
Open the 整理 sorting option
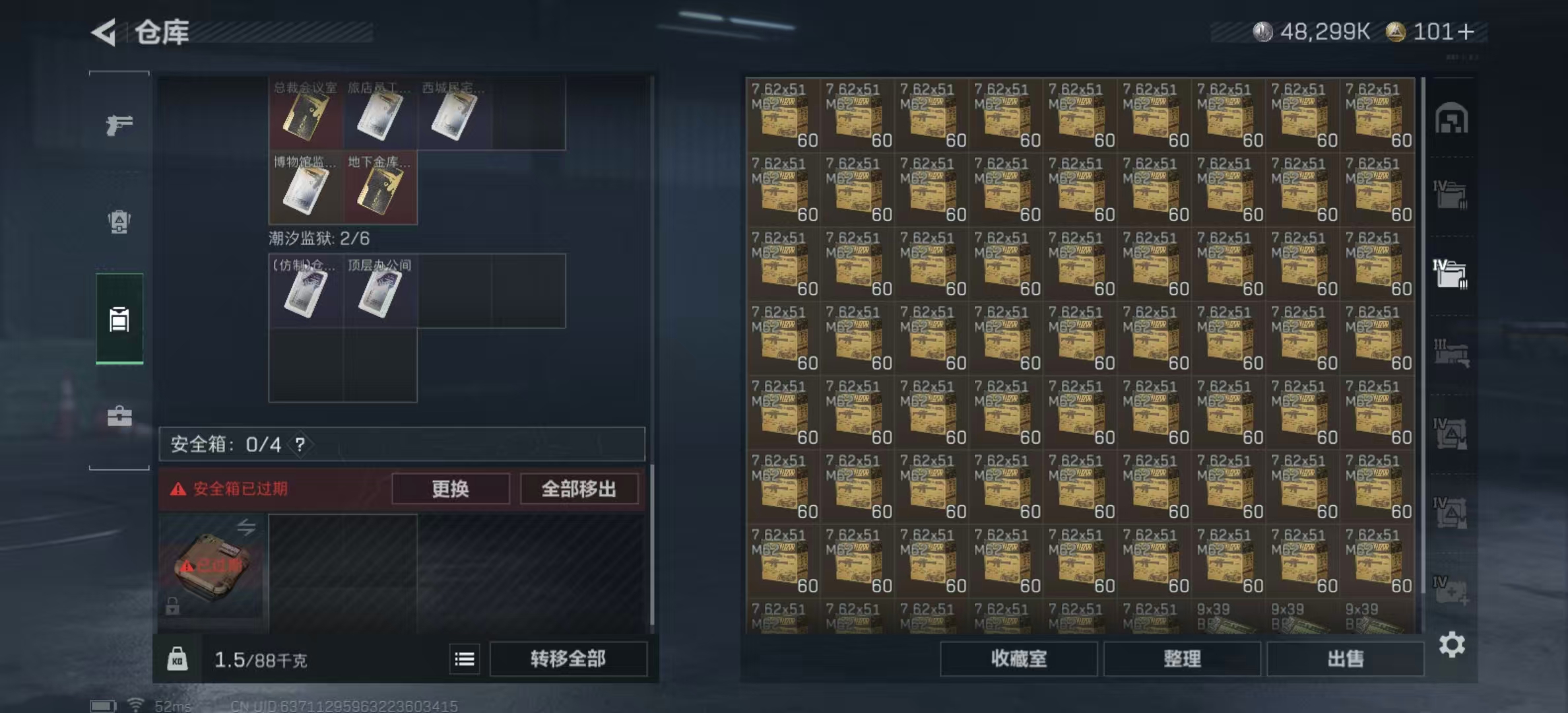[x=1181, y=659]
